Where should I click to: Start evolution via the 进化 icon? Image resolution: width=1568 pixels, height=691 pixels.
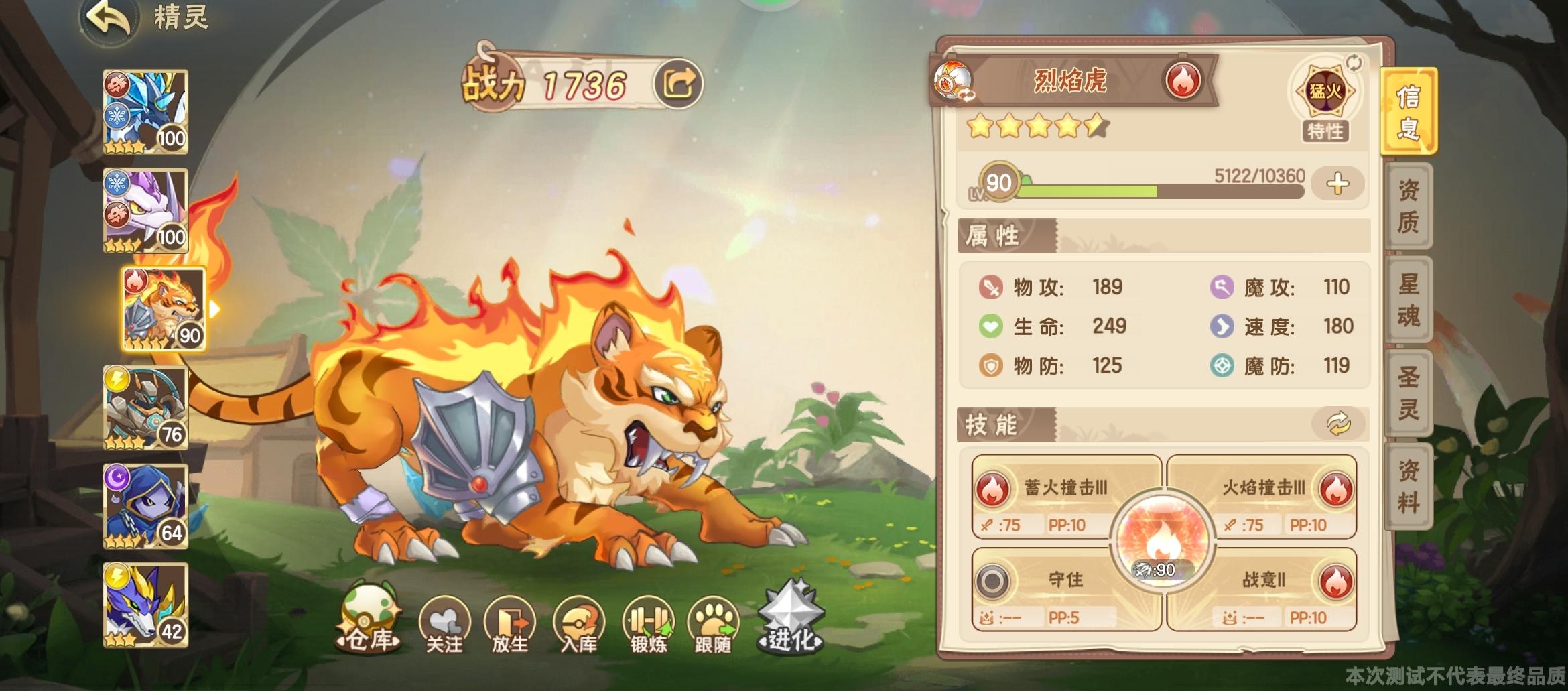coord(792,621)
